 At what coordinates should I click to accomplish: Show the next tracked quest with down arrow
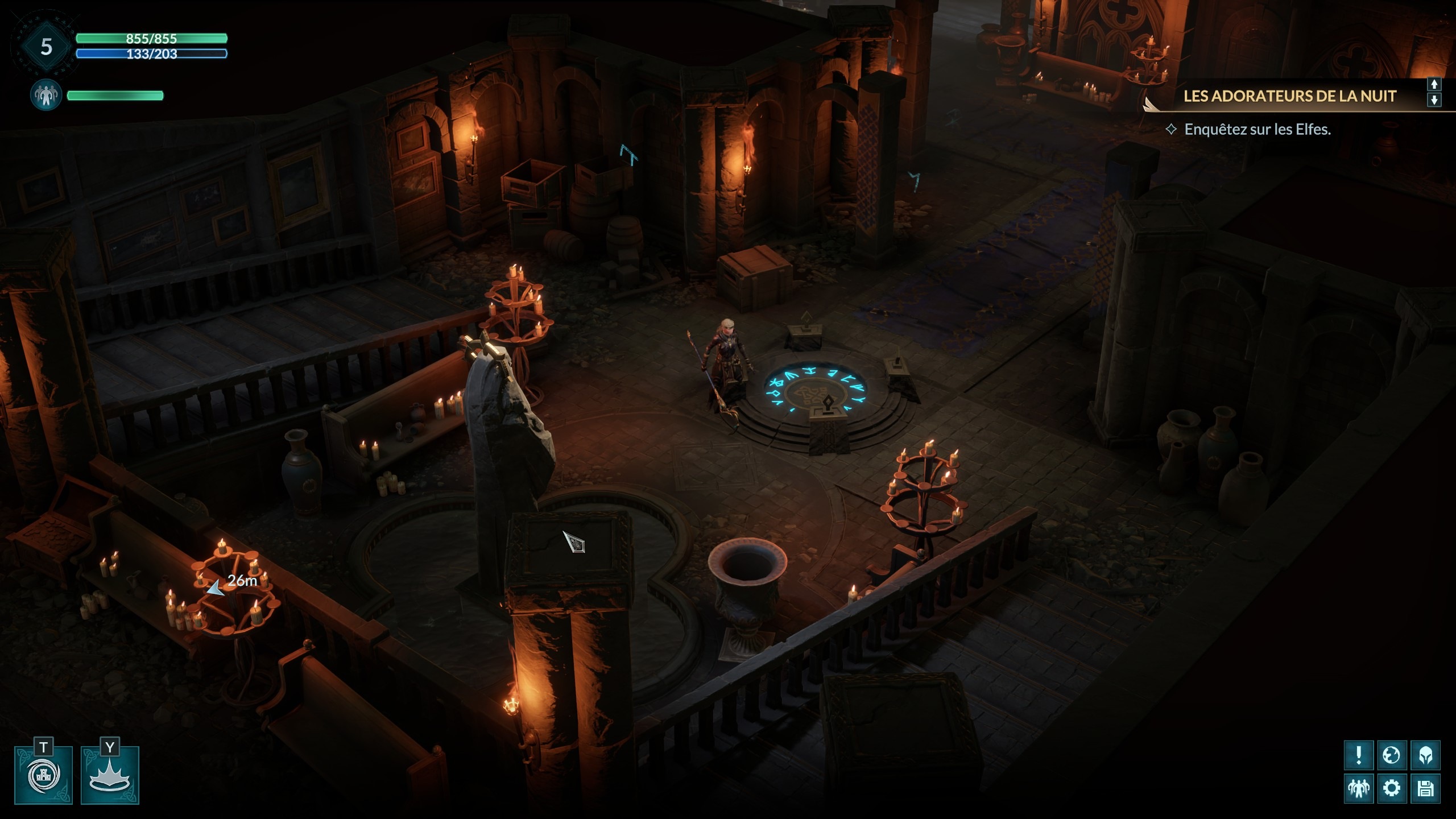[1434, 100]
